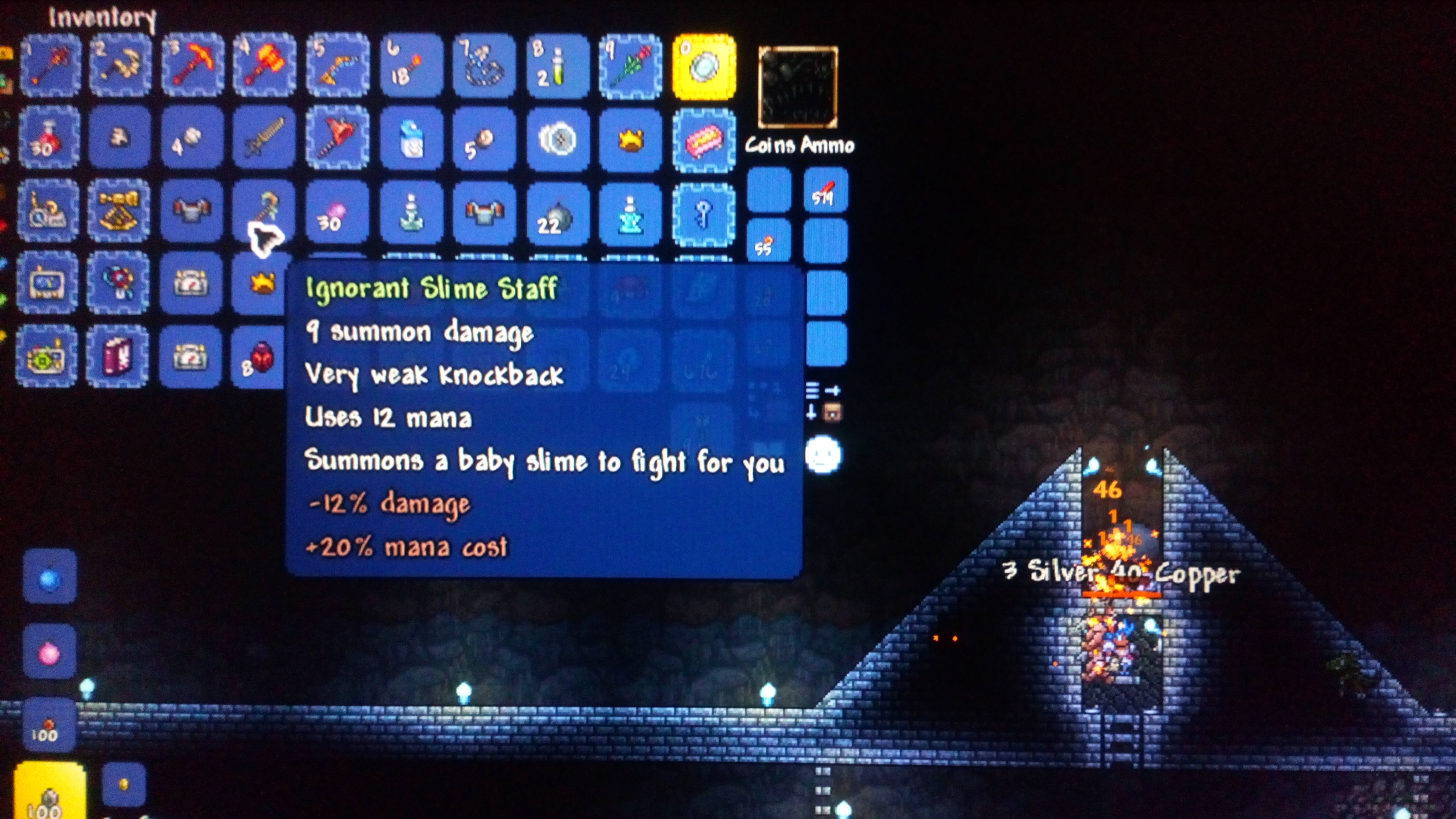Click the fallen star stack in the ammo slots
The image size is (1456, 819).
click(768, 242)
